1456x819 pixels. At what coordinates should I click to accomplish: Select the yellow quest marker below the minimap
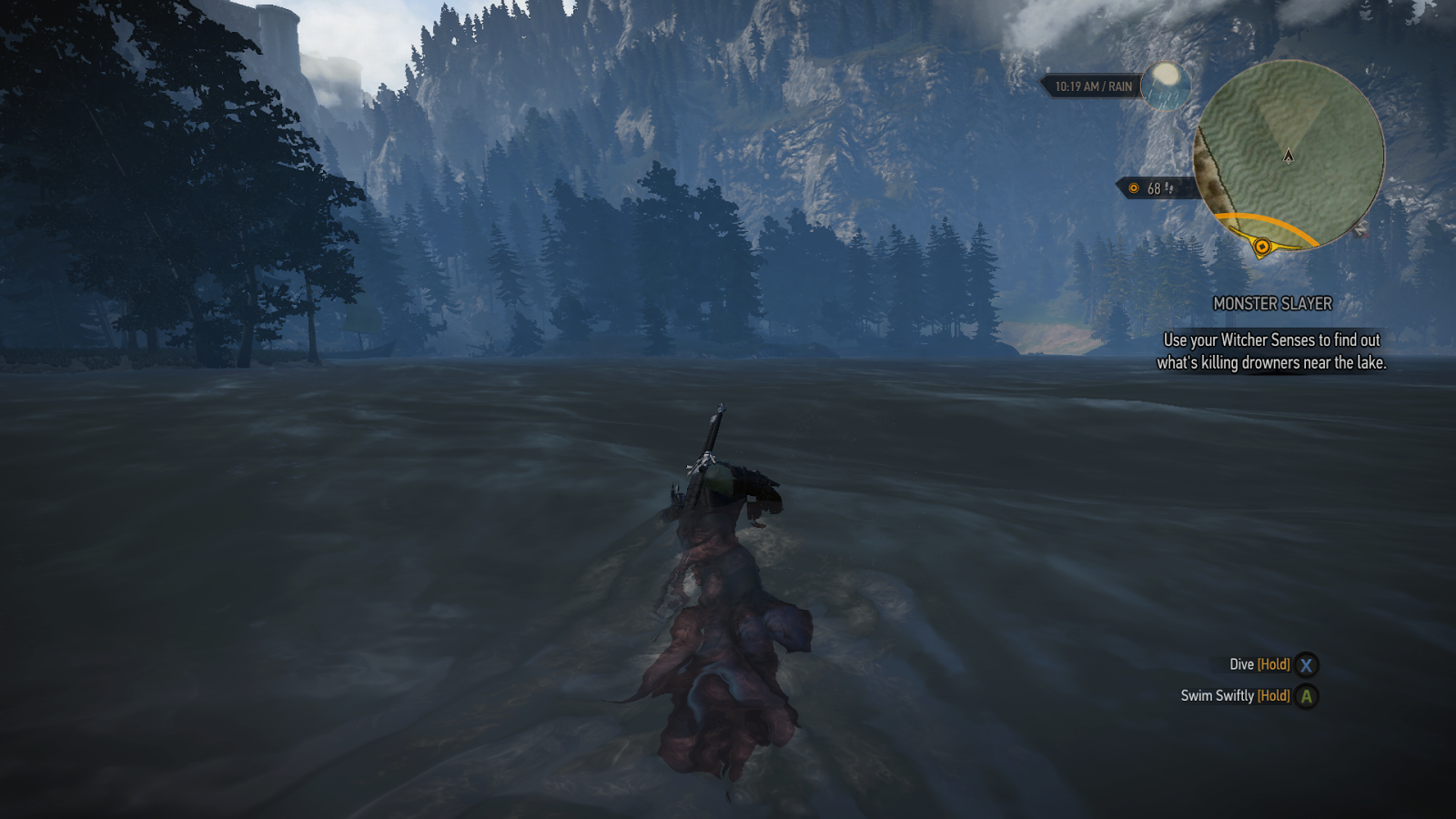[x=1261, y=245]
